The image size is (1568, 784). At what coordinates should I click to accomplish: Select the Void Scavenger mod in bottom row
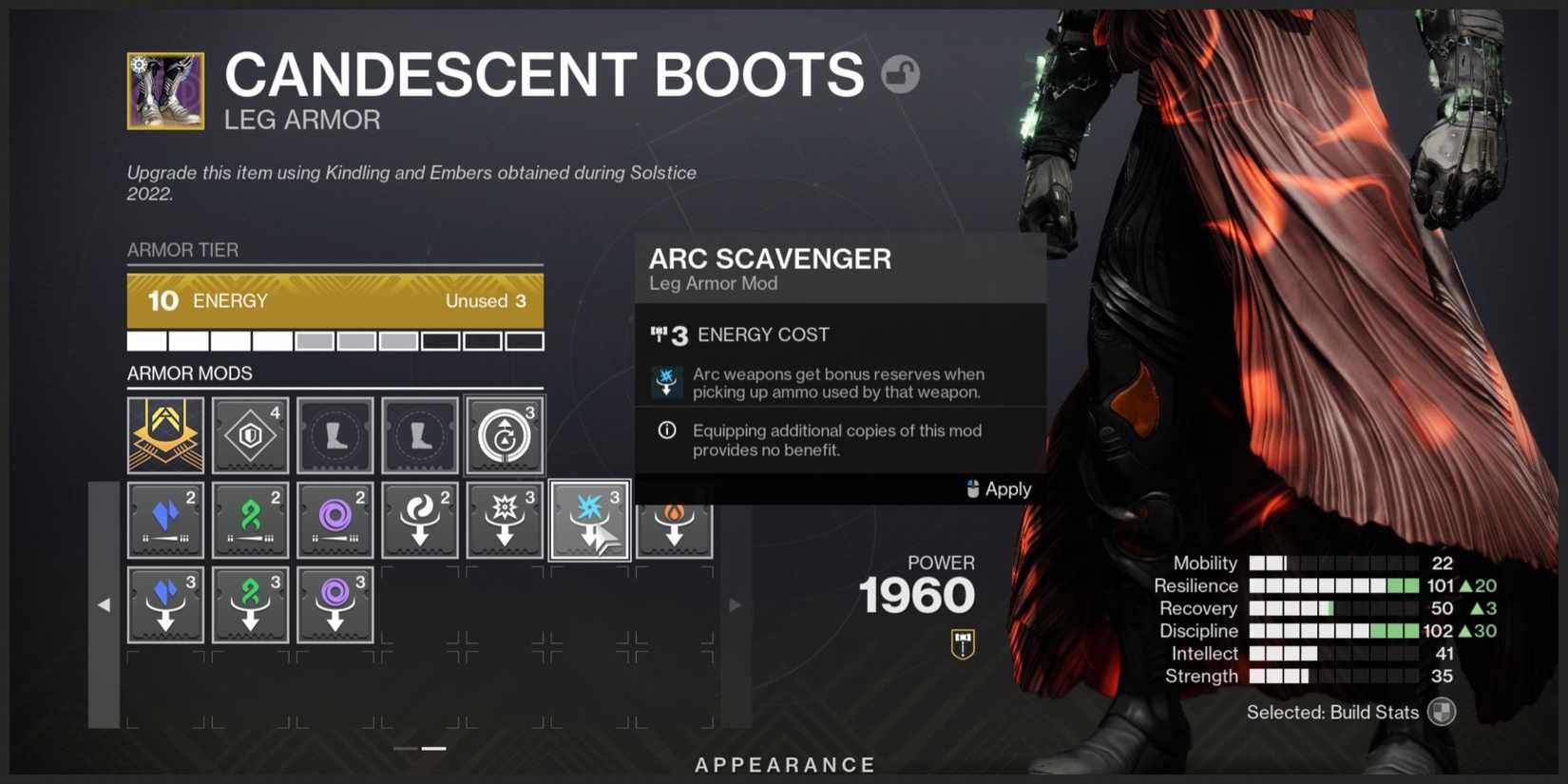pyautogui.click(x=335, y=603)
